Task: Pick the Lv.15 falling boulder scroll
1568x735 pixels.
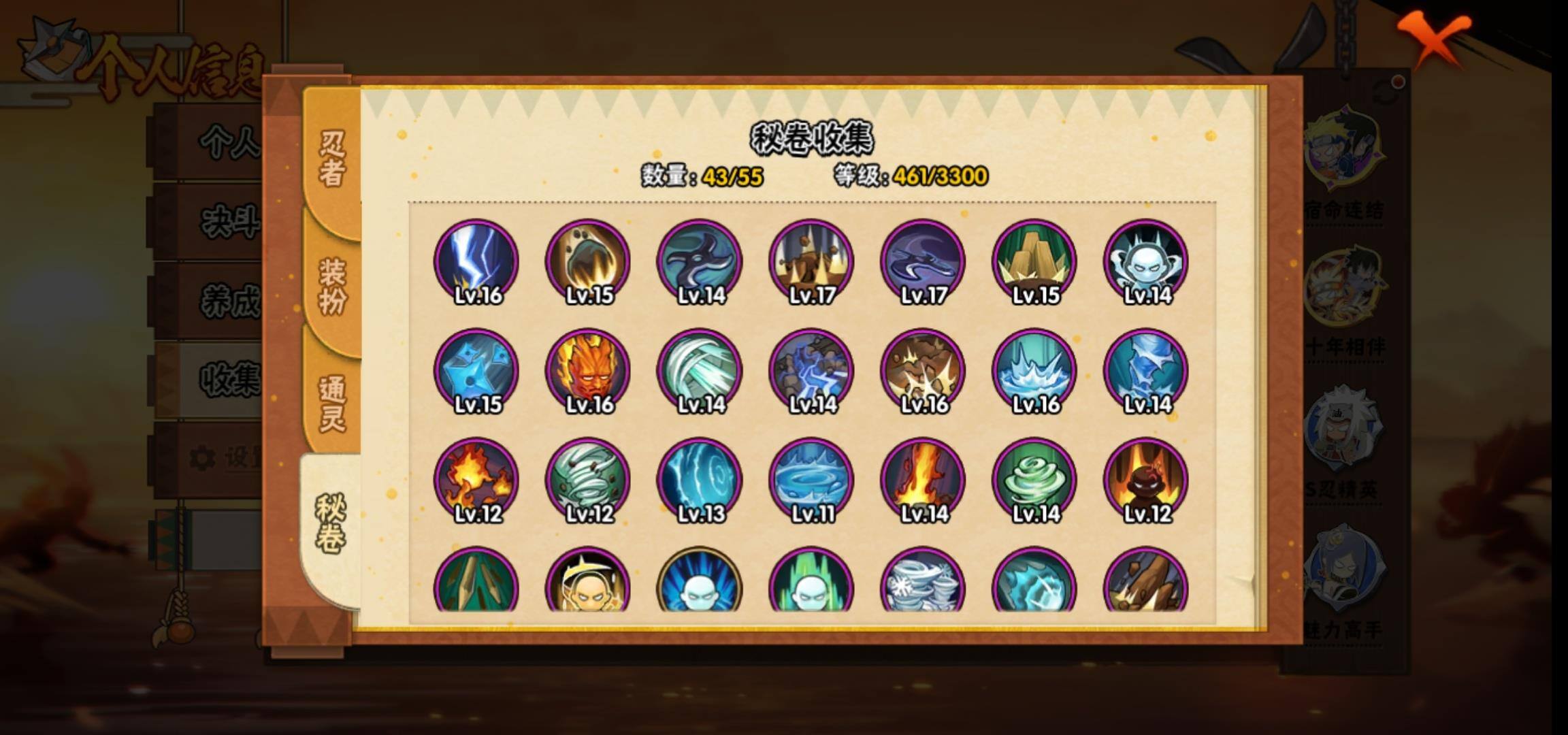Action: [588, 262]
